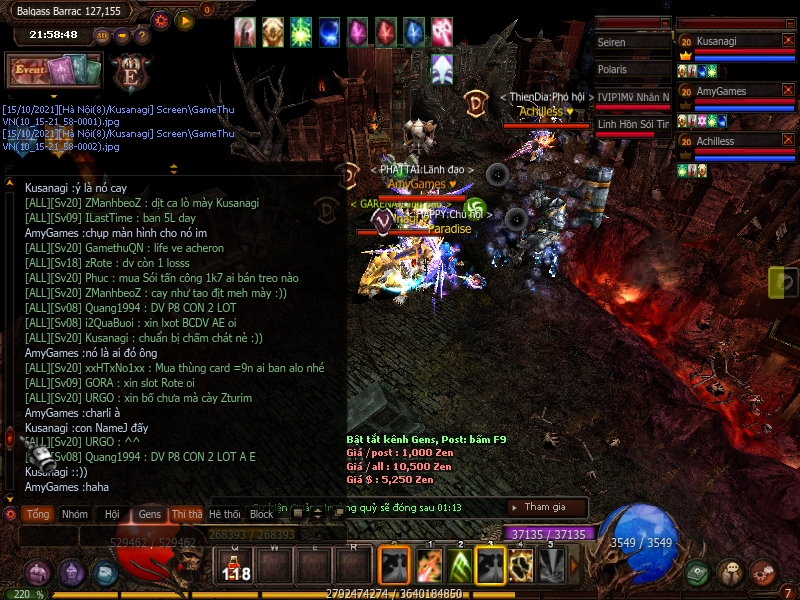The height and width of the screenshot is (600, 800).
Task: Open the red sun settings button
Action: tap(161, 20)
